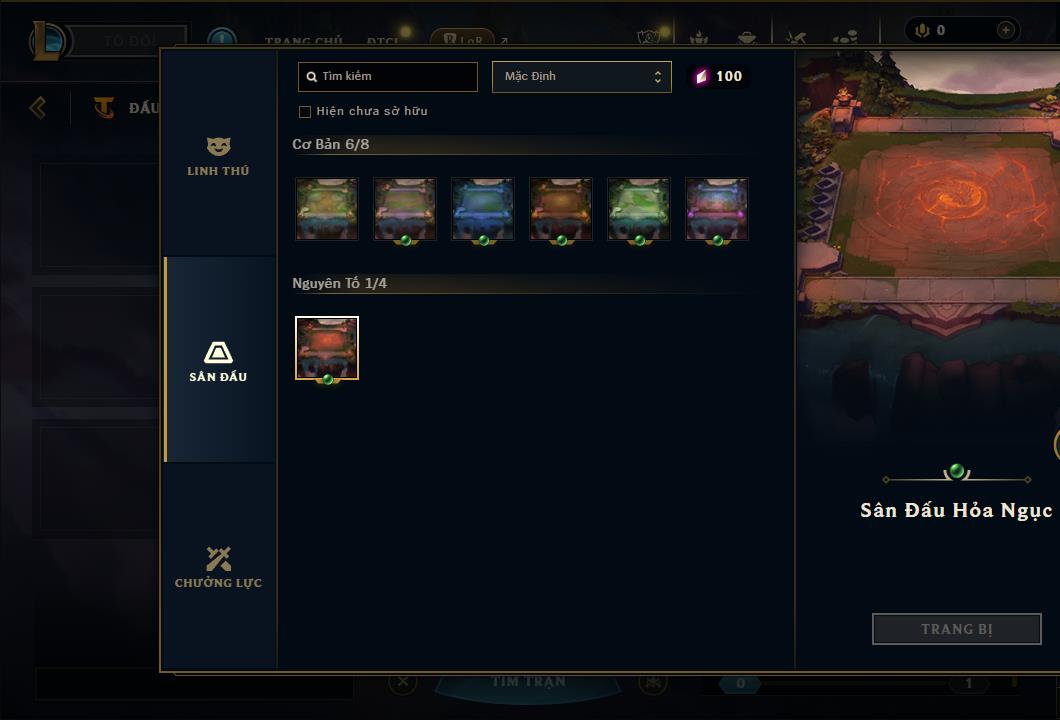Image resolution: width=1060 pixels, height=720 pixels.
Task: Switch to the Linh Thú tab
Action: click(x=218, y=155)
